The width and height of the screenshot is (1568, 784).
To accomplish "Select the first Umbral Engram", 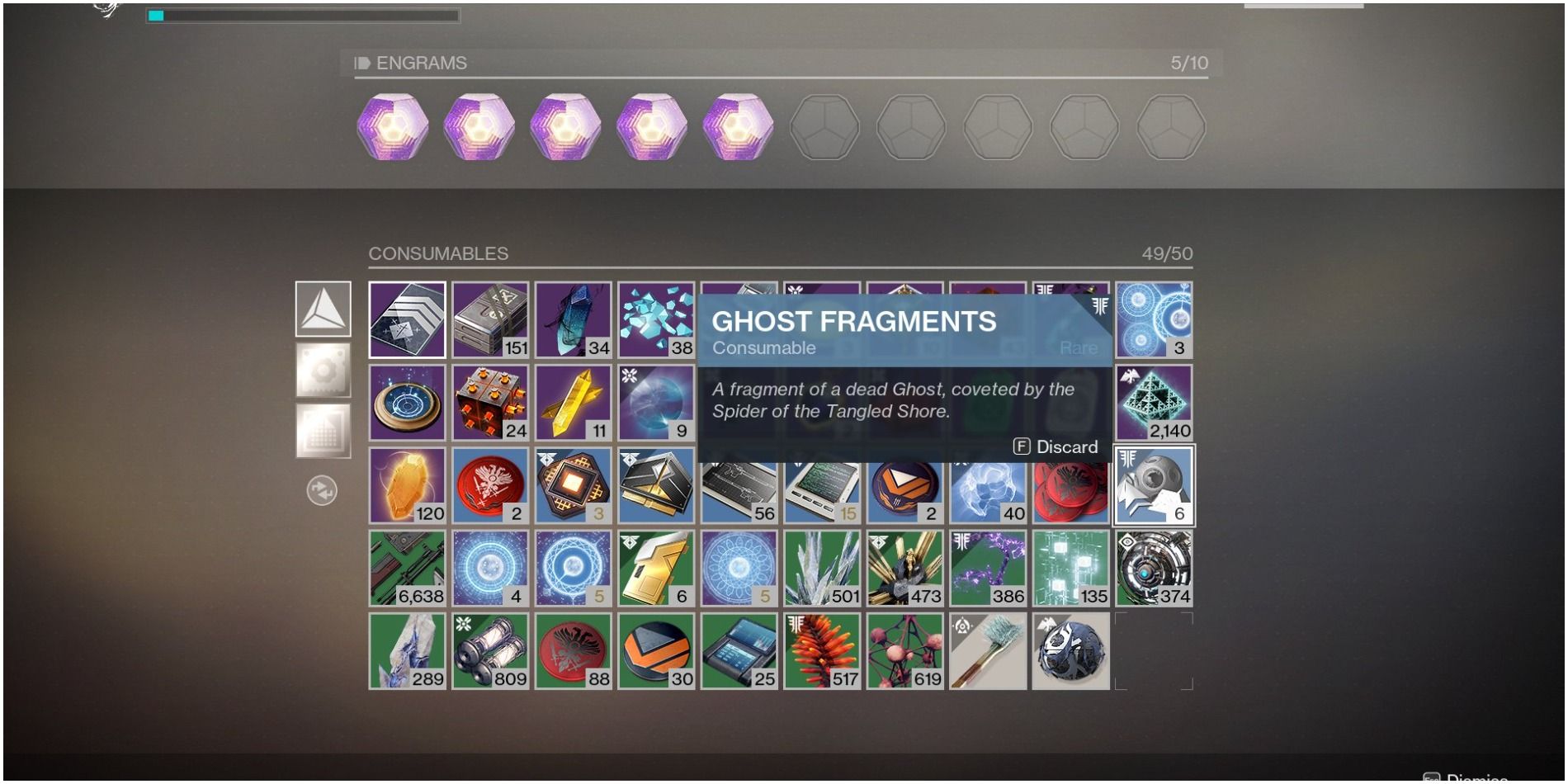I will coord(394,126).
